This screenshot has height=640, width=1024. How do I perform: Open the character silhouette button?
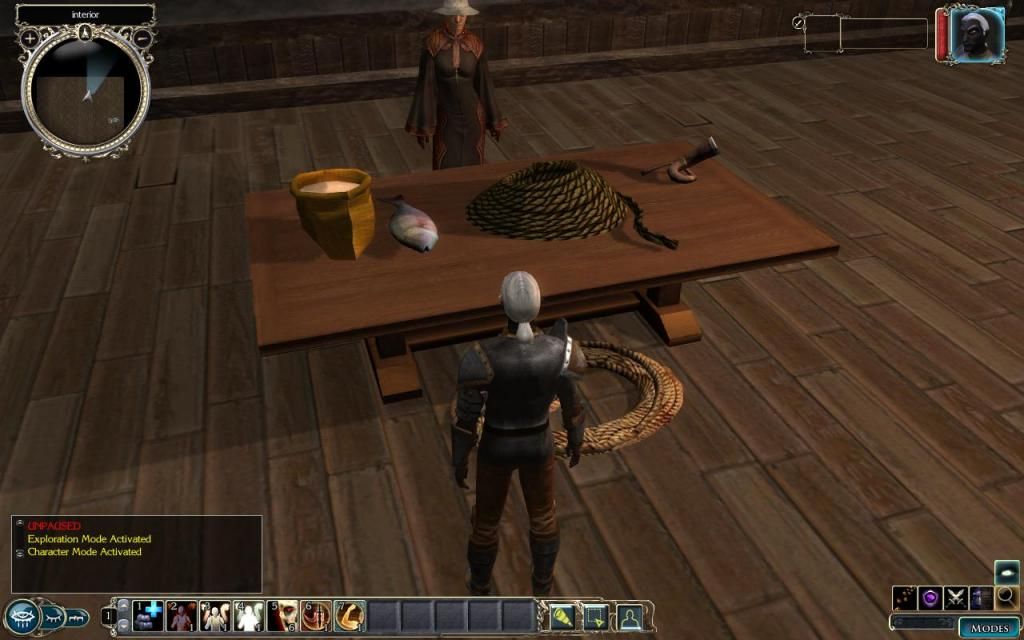pos(630,616)
